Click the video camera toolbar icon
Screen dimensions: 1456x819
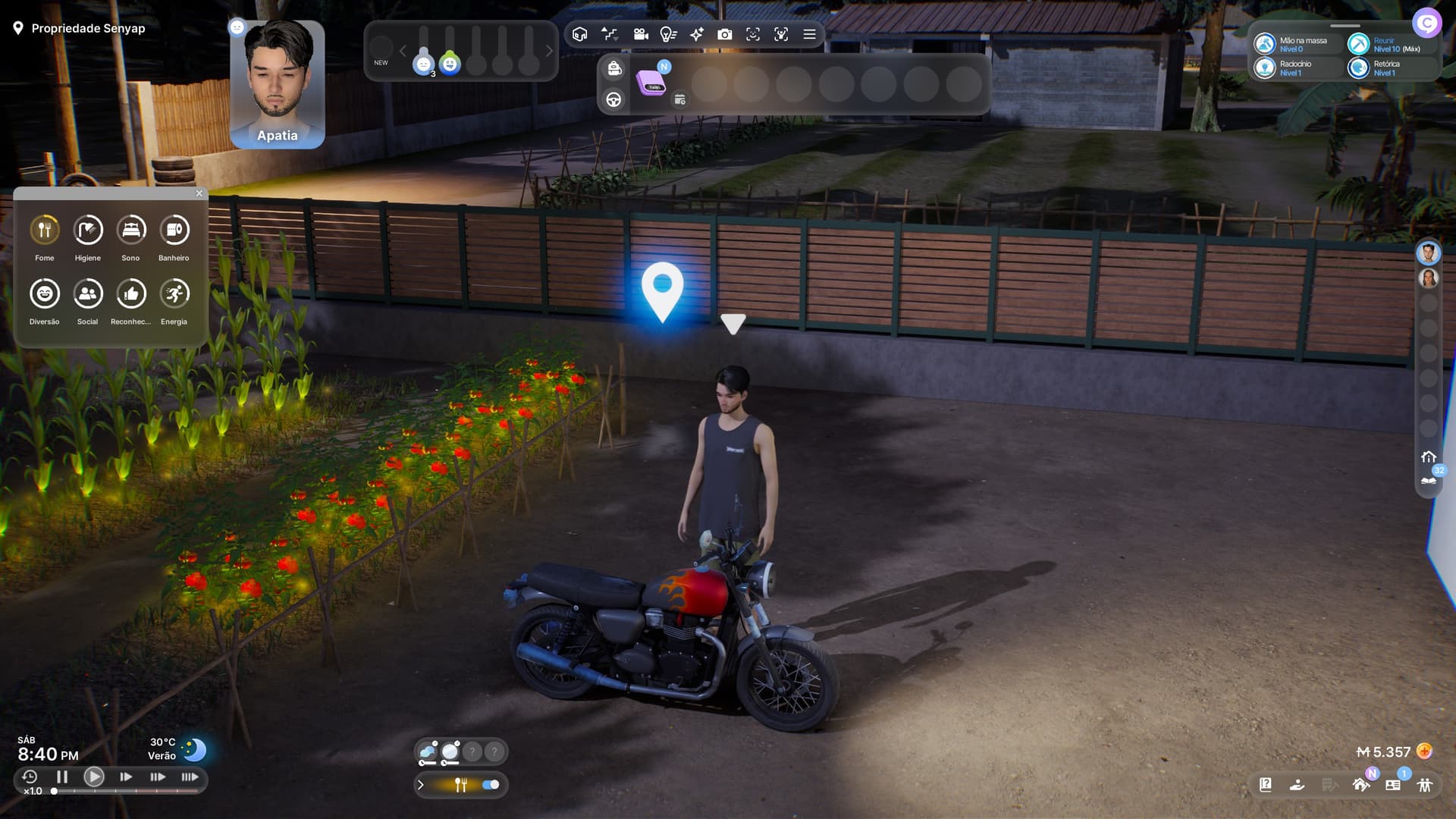click(x=641, y=34)
